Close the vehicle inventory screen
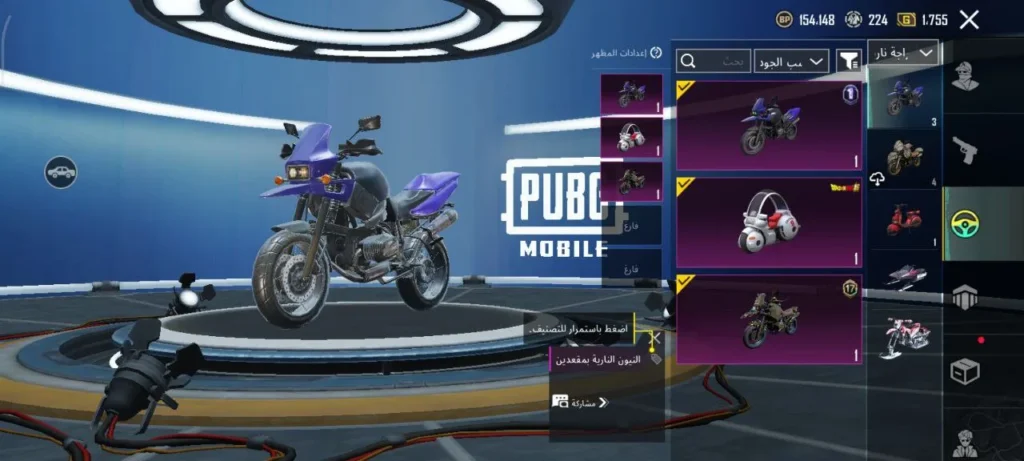This screenshot has width=1024, height=461. 968,19
